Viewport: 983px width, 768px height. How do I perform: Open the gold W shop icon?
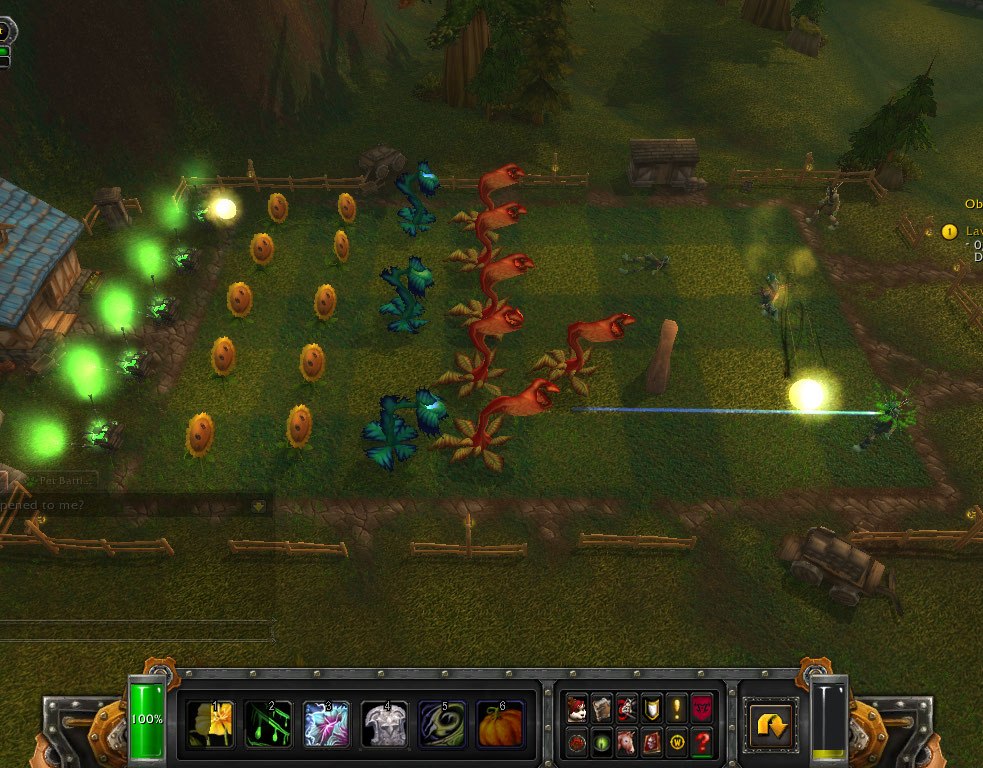pyautogui.click(x=677, y=743)
